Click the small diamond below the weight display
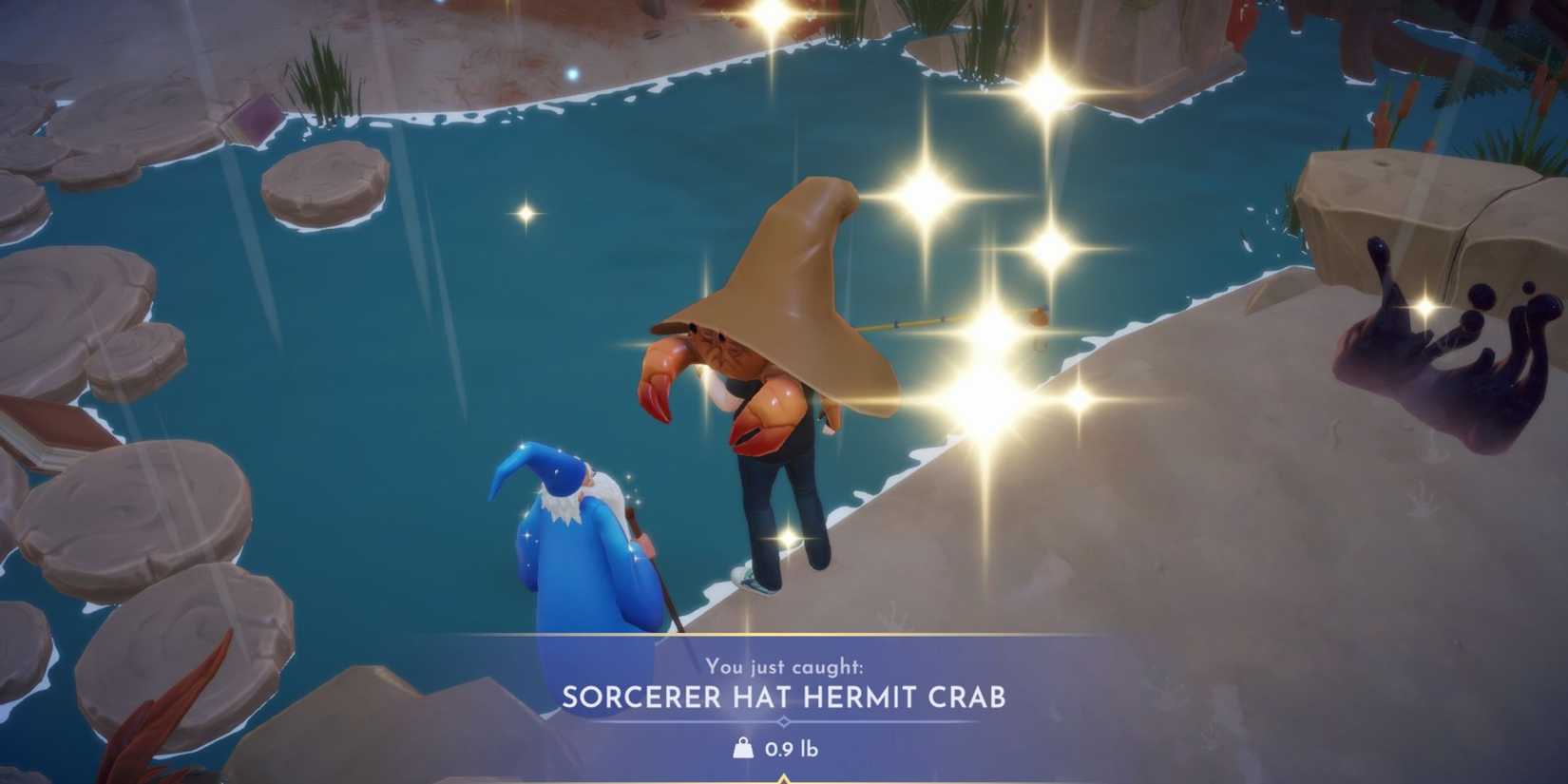 pyautogui.click(x=784, y=777)
